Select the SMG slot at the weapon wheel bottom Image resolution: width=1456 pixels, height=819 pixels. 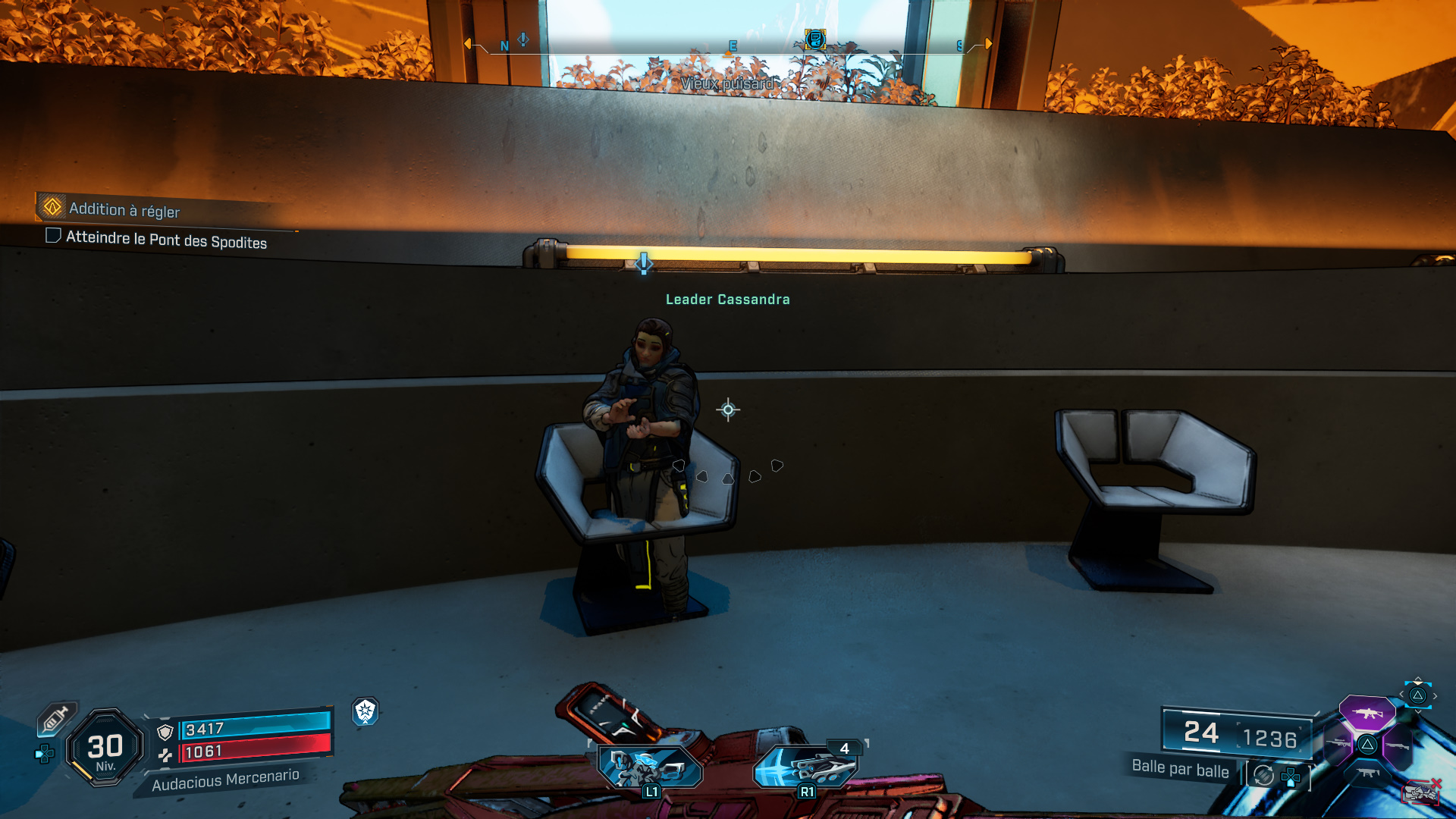1369,772
